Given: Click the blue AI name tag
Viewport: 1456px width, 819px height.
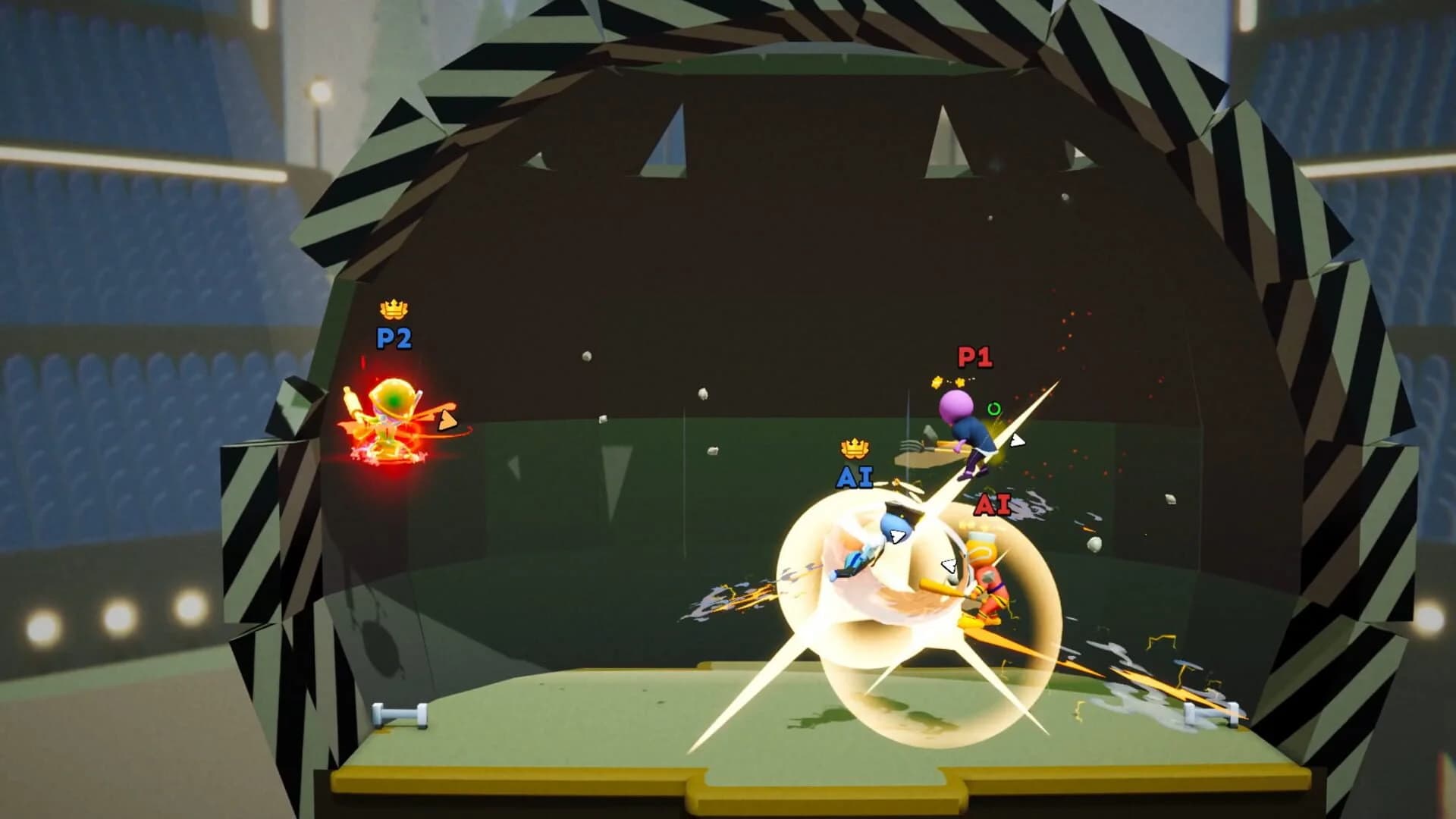Looking at the screenshot, I should click(855, 478).
